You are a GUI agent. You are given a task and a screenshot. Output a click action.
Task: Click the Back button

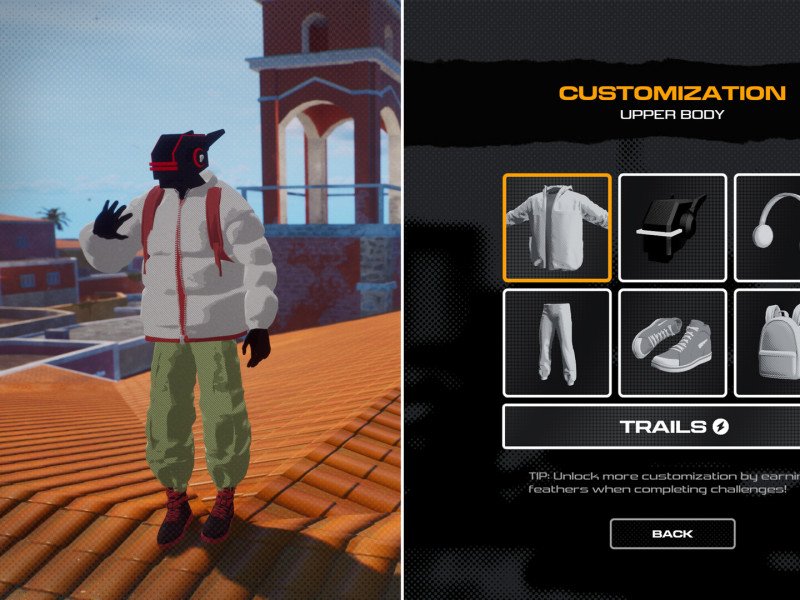pos(672,534)
